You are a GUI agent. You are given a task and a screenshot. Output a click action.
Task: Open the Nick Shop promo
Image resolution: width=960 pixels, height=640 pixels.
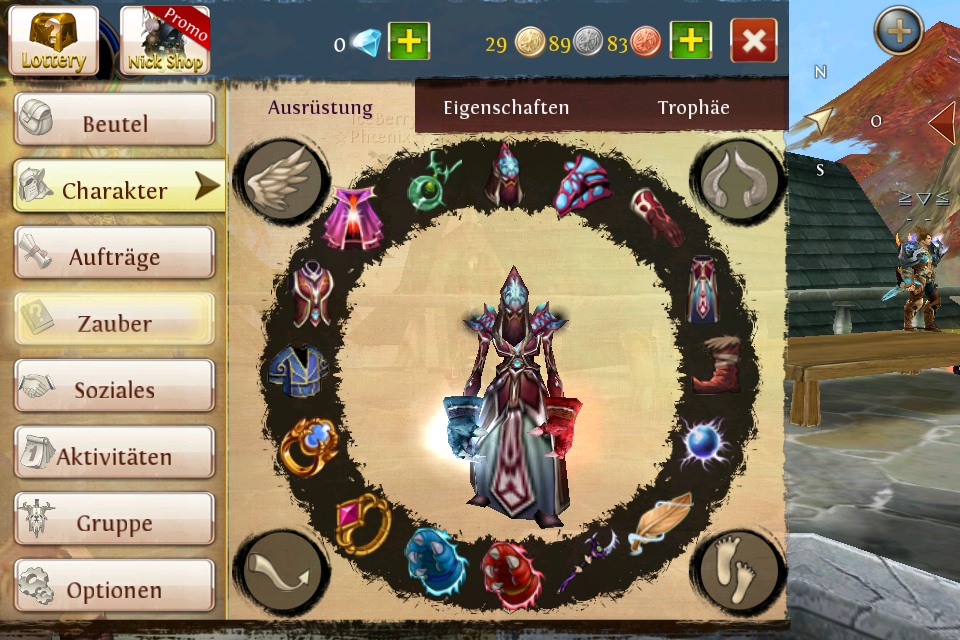click(164, 40)
